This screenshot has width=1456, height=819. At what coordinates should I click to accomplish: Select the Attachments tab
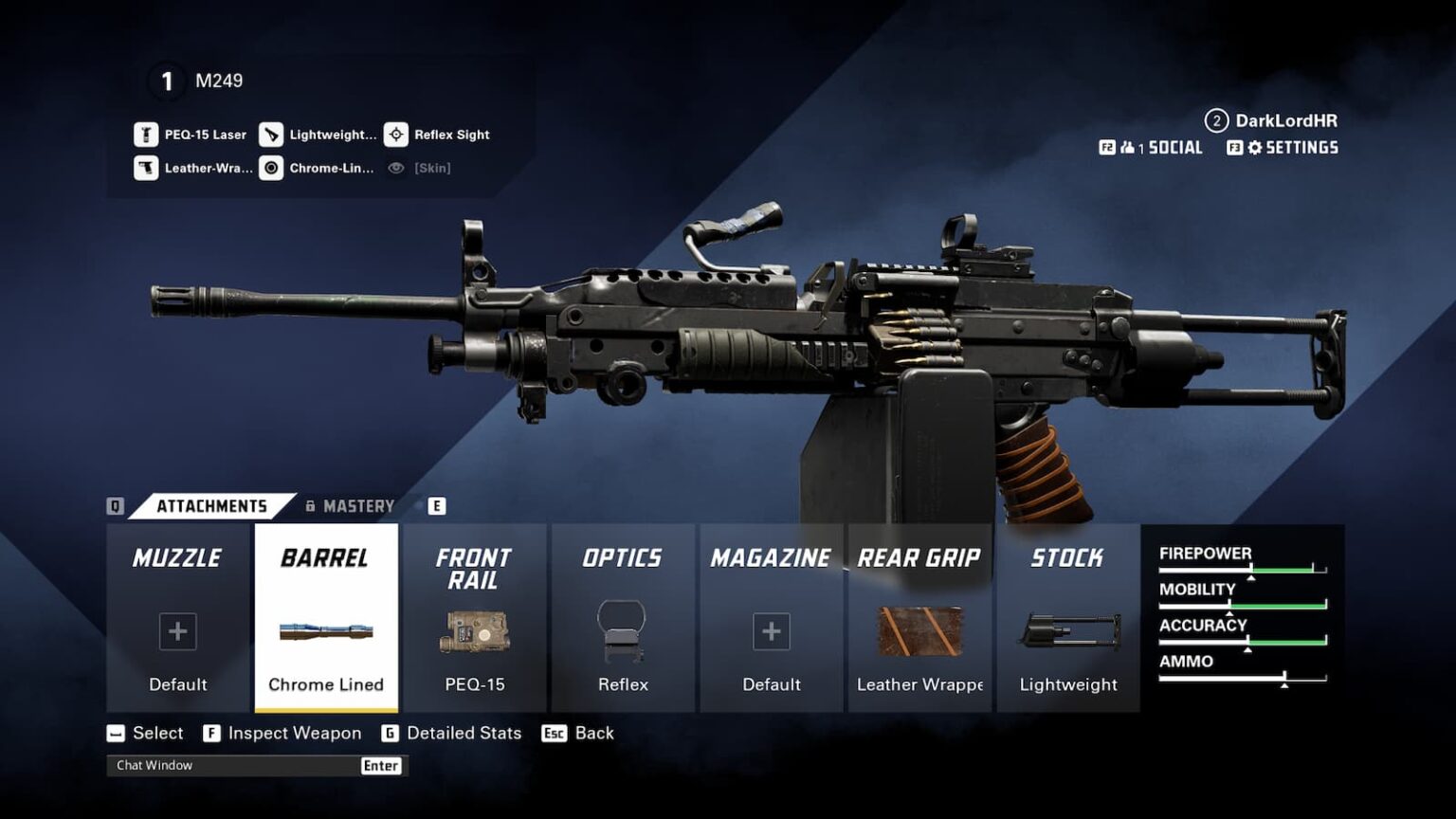210,505
